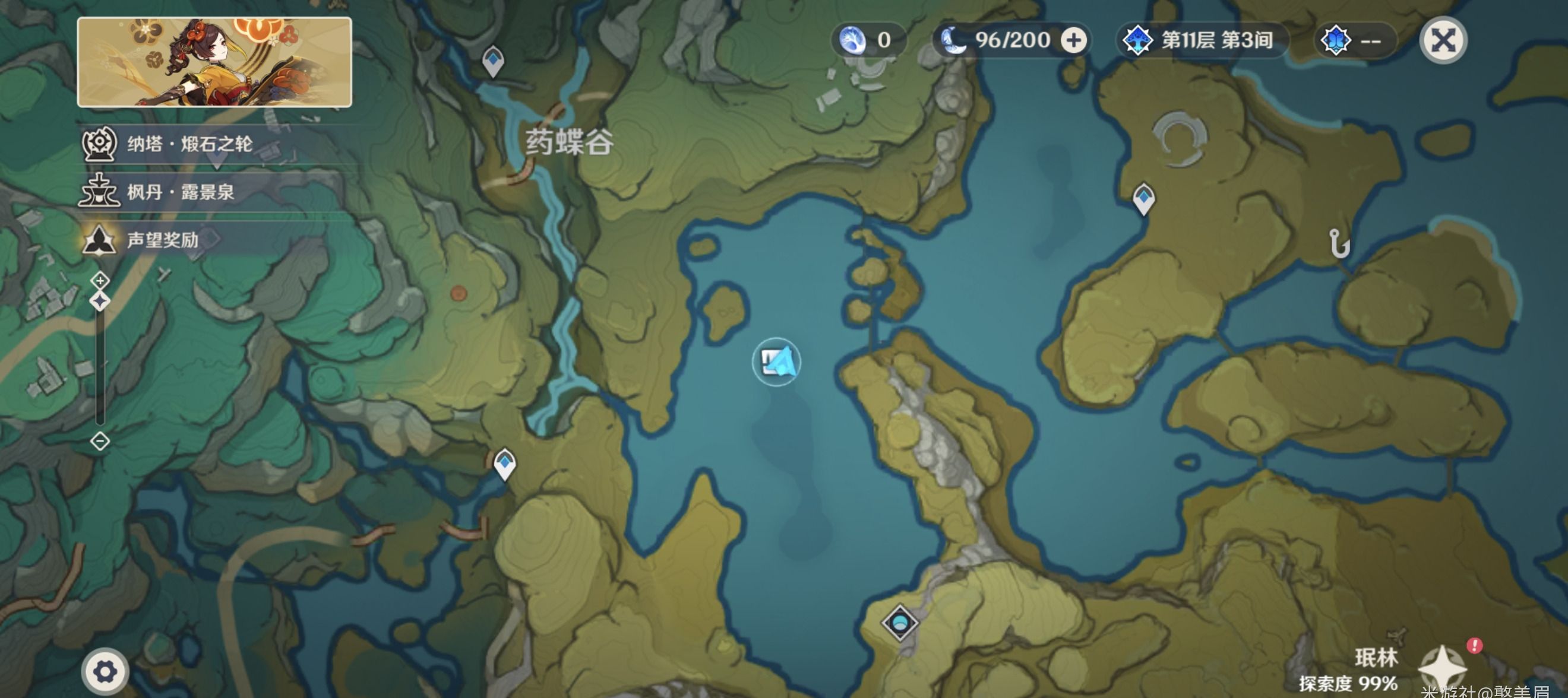
Task: Click the map zoom-out minus button
Action: pyautogui.click(x=100, y=440)
